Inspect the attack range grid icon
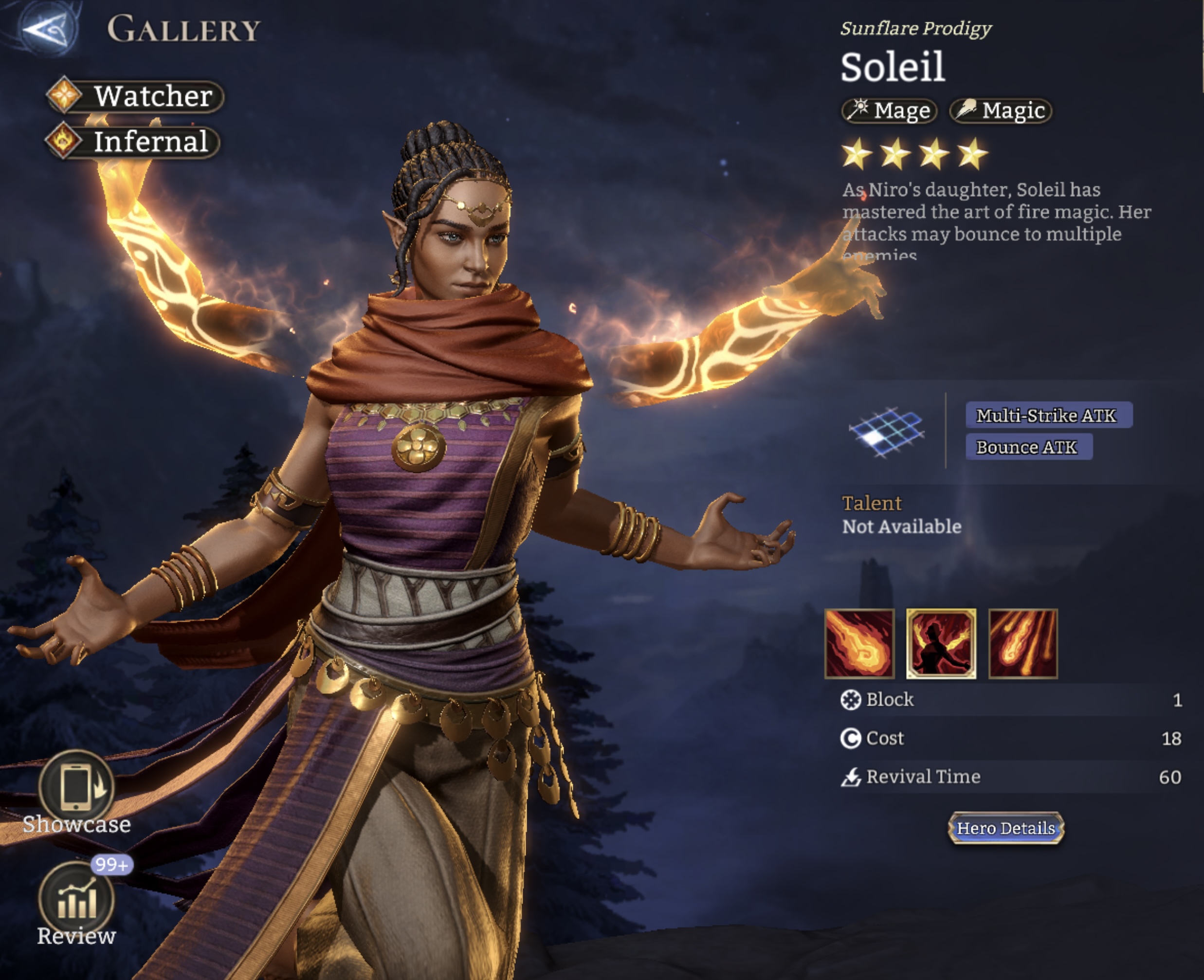This screenshot has height=980, width=1204. tap(887, 432)
